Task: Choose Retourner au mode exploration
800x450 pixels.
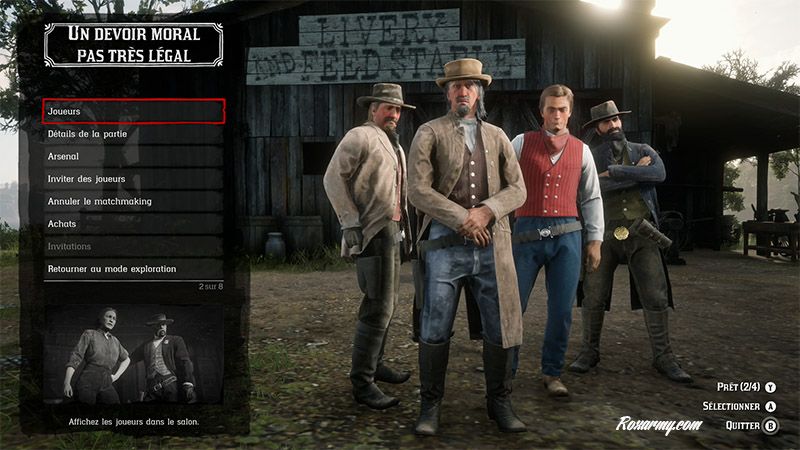Action: click(133, 269)
